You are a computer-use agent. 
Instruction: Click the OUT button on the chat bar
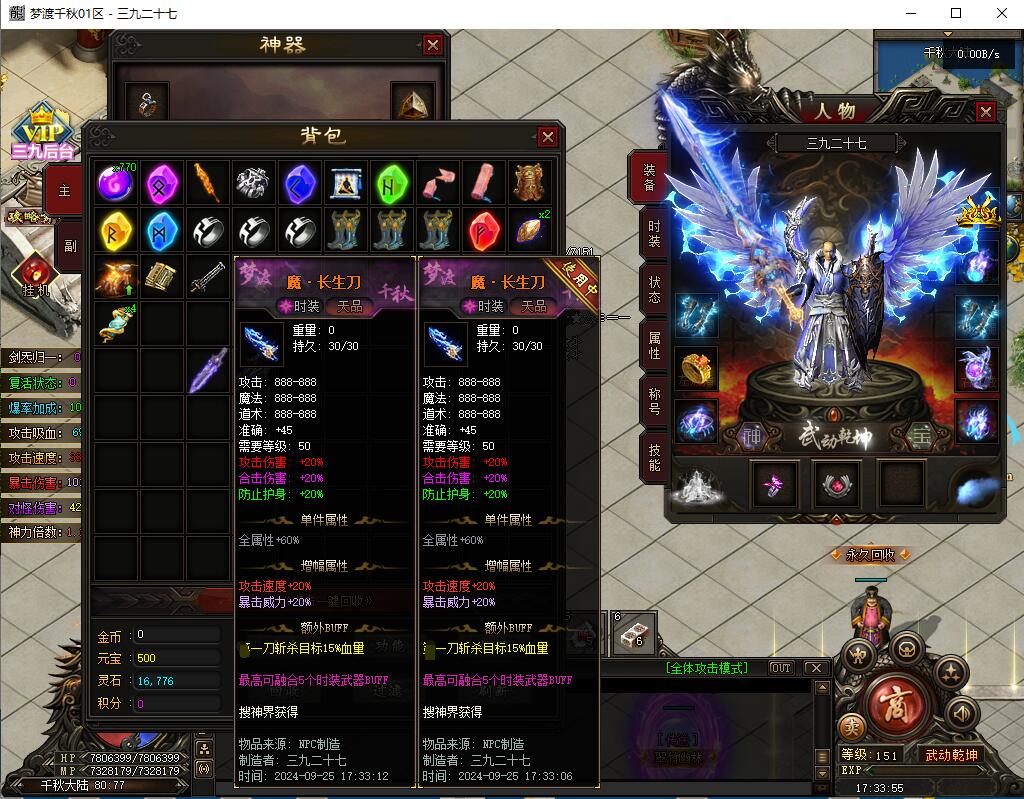pyautogui.click(x=780, y=668)
